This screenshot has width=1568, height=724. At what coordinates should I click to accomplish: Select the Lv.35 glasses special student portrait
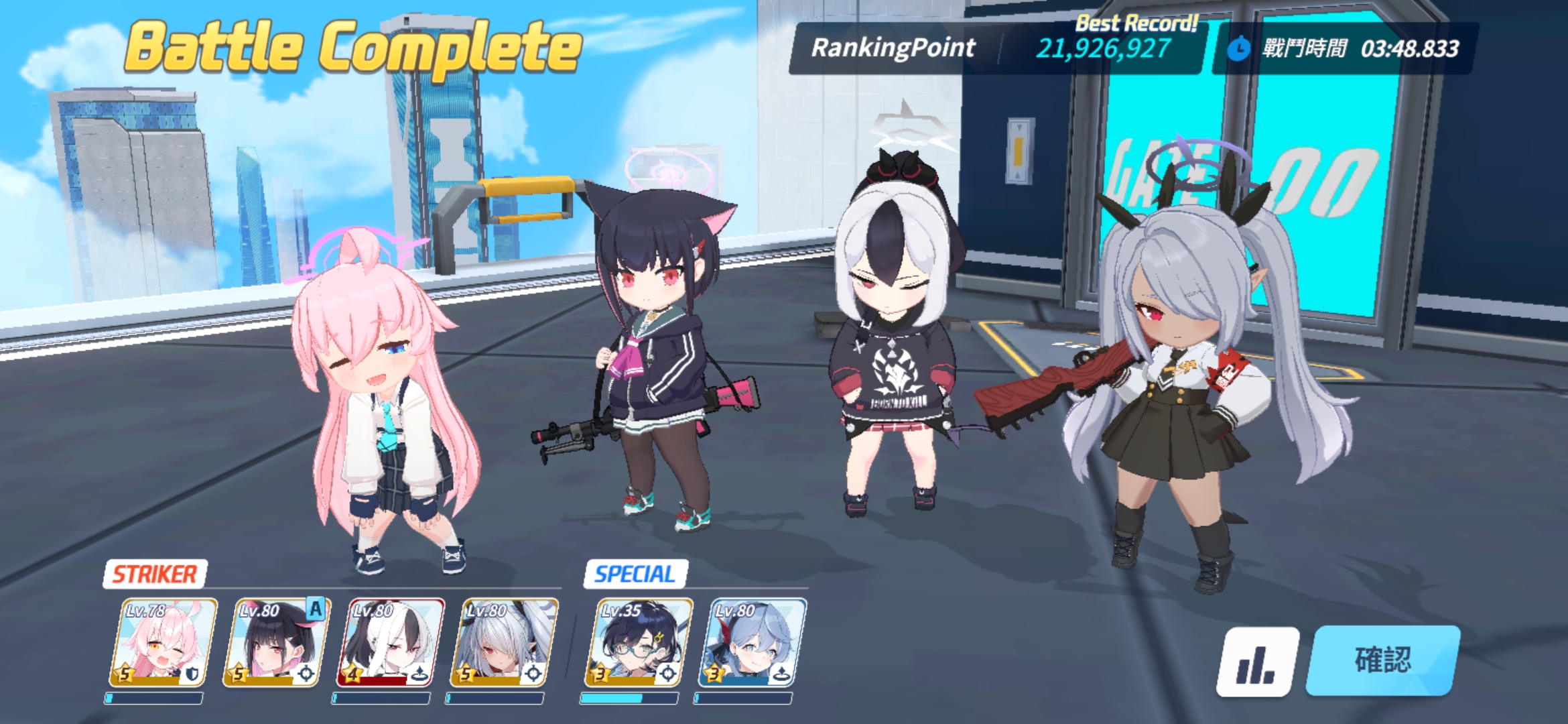[x=639, y=643]
